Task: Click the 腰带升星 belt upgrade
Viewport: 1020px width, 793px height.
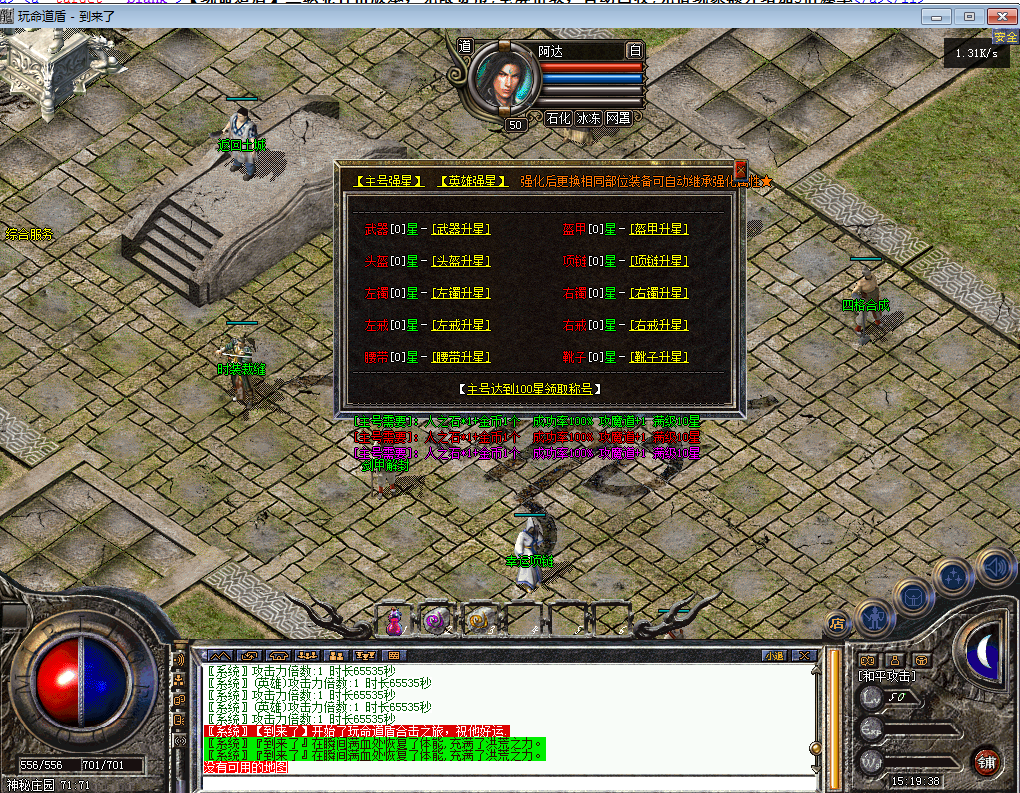Action: pos(461,358)
